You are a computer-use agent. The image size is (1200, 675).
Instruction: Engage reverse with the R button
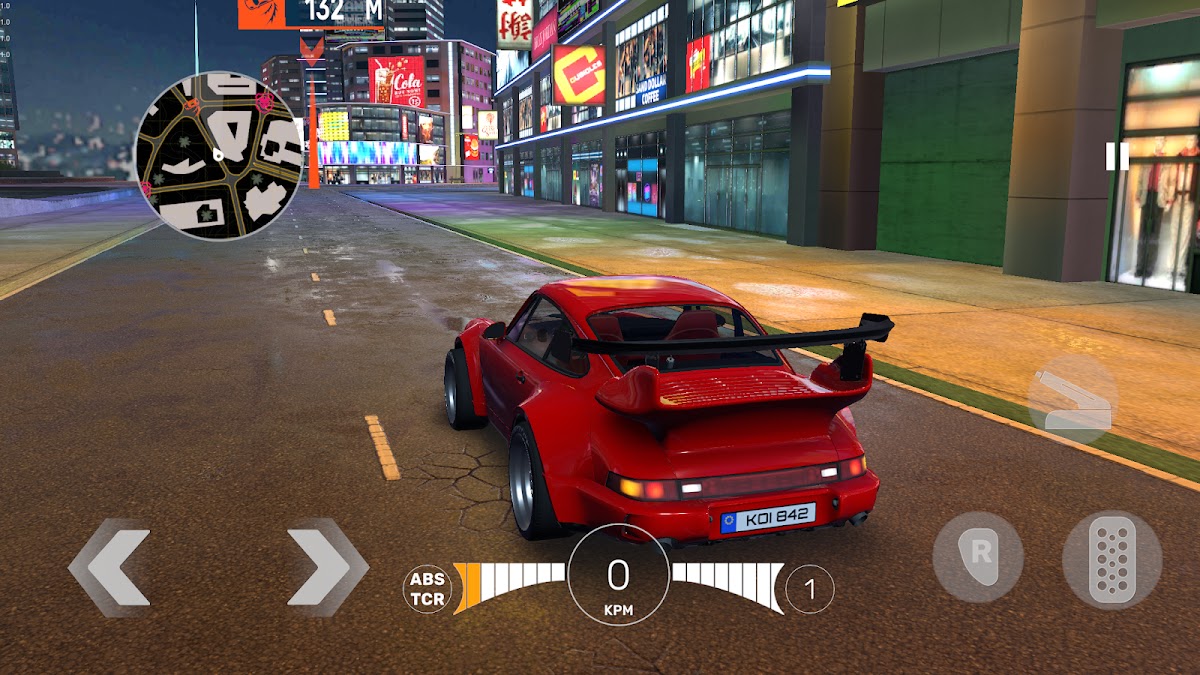(x=978, y=557)
